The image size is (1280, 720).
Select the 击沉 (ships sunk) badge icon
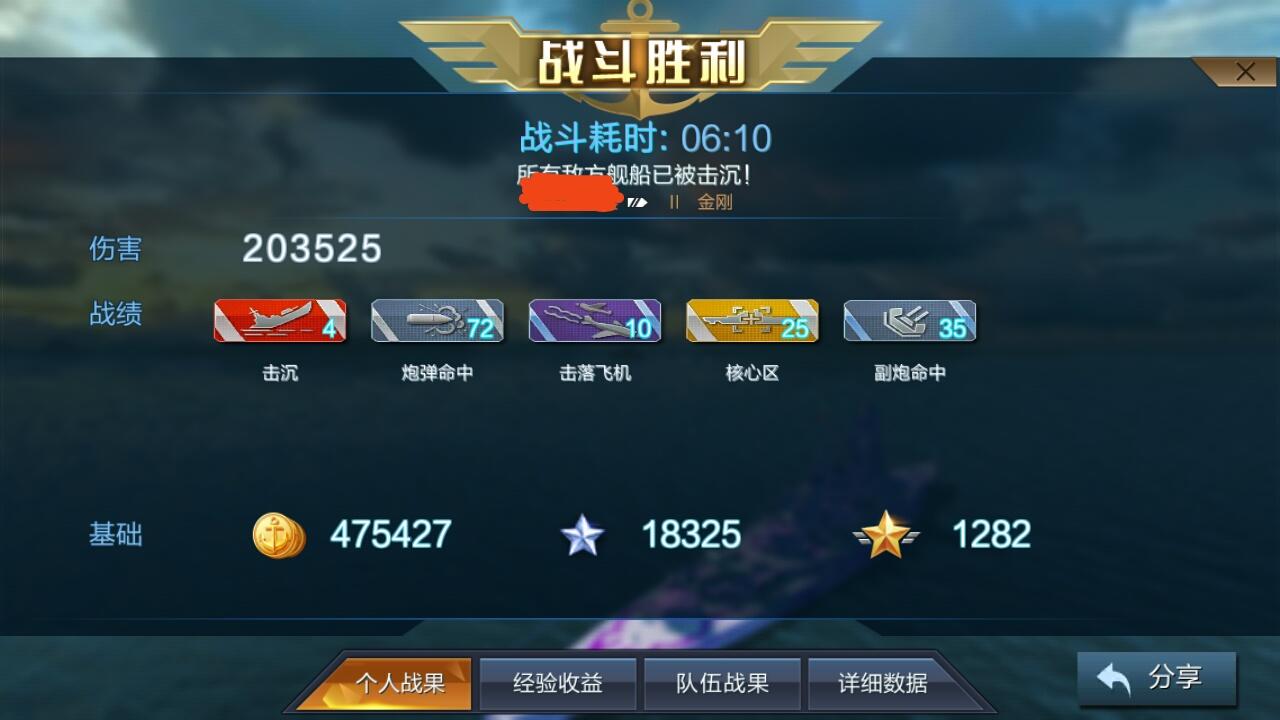pyautogui.click(x=280, y=320)
